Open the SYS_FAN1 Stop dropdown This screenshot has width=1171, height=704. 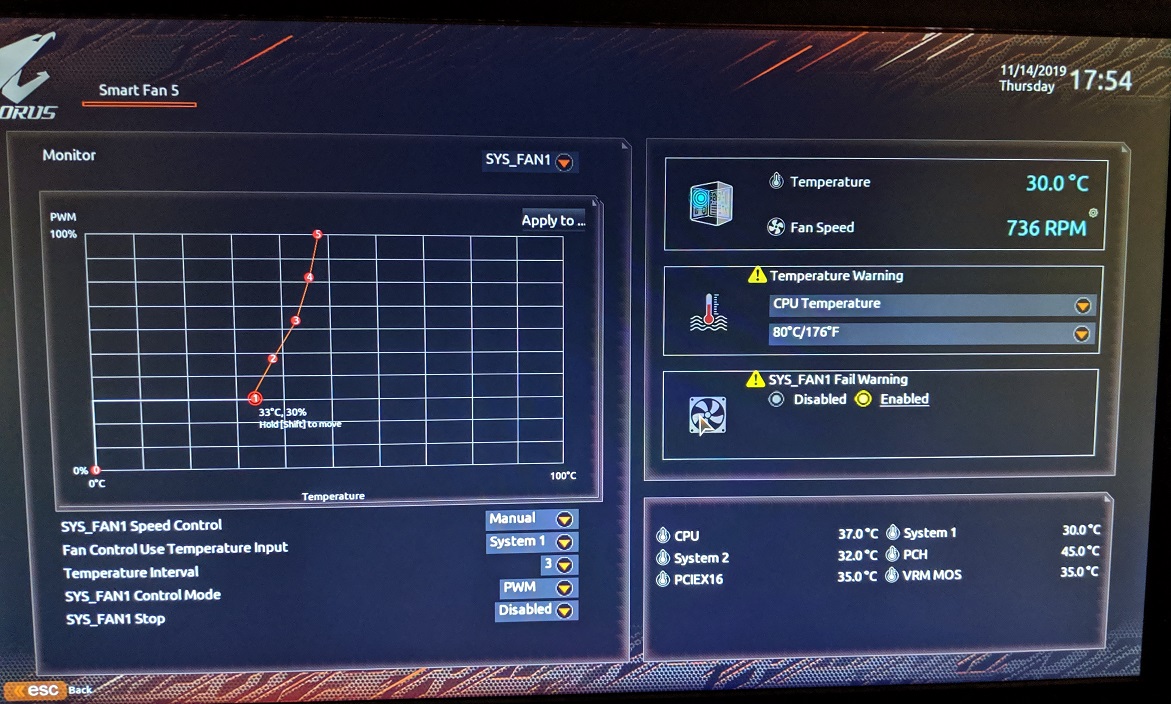tap(564, 610)
